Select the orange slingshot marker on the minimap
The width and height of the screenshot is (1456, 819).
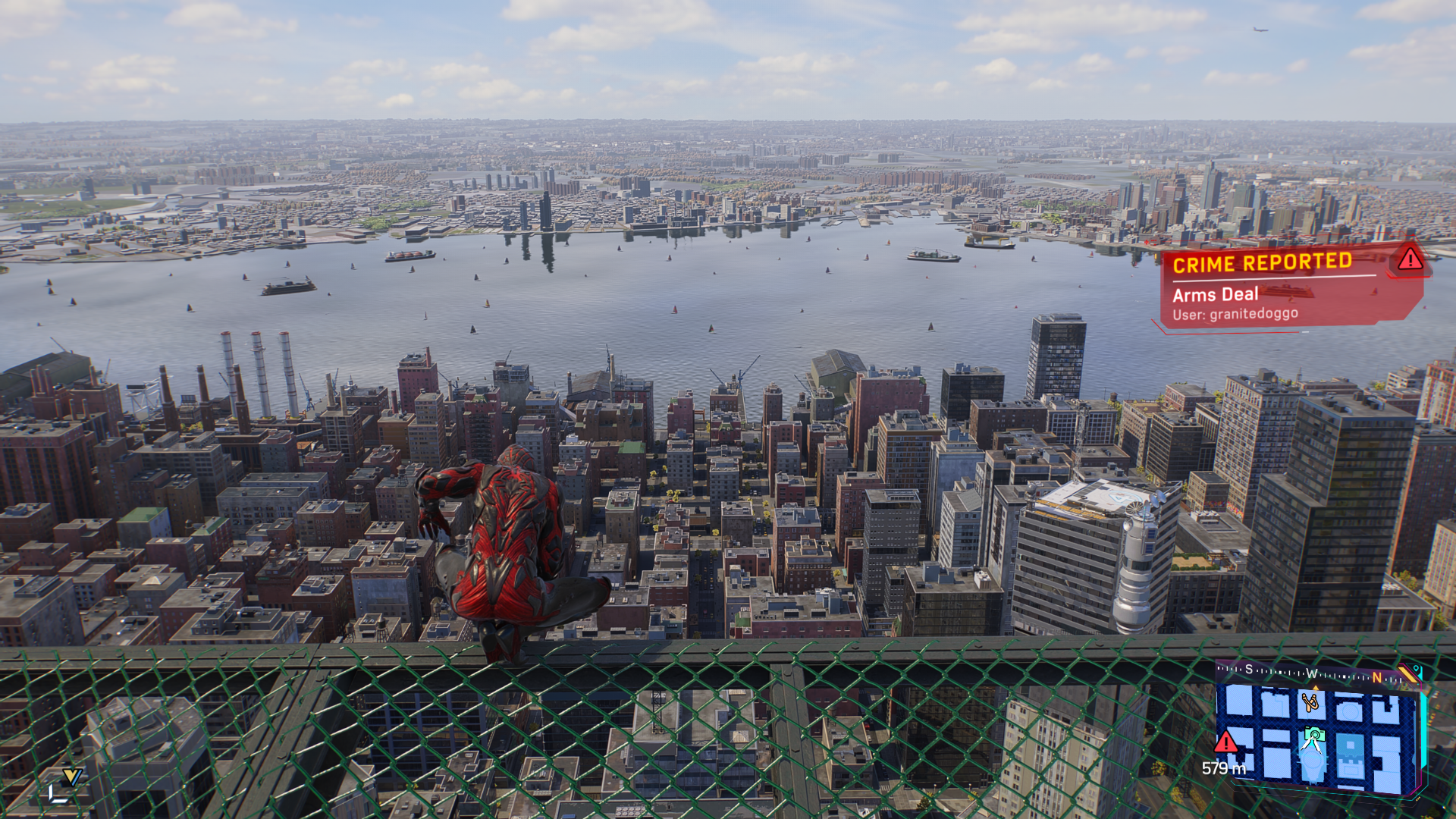coord(1310,702)
